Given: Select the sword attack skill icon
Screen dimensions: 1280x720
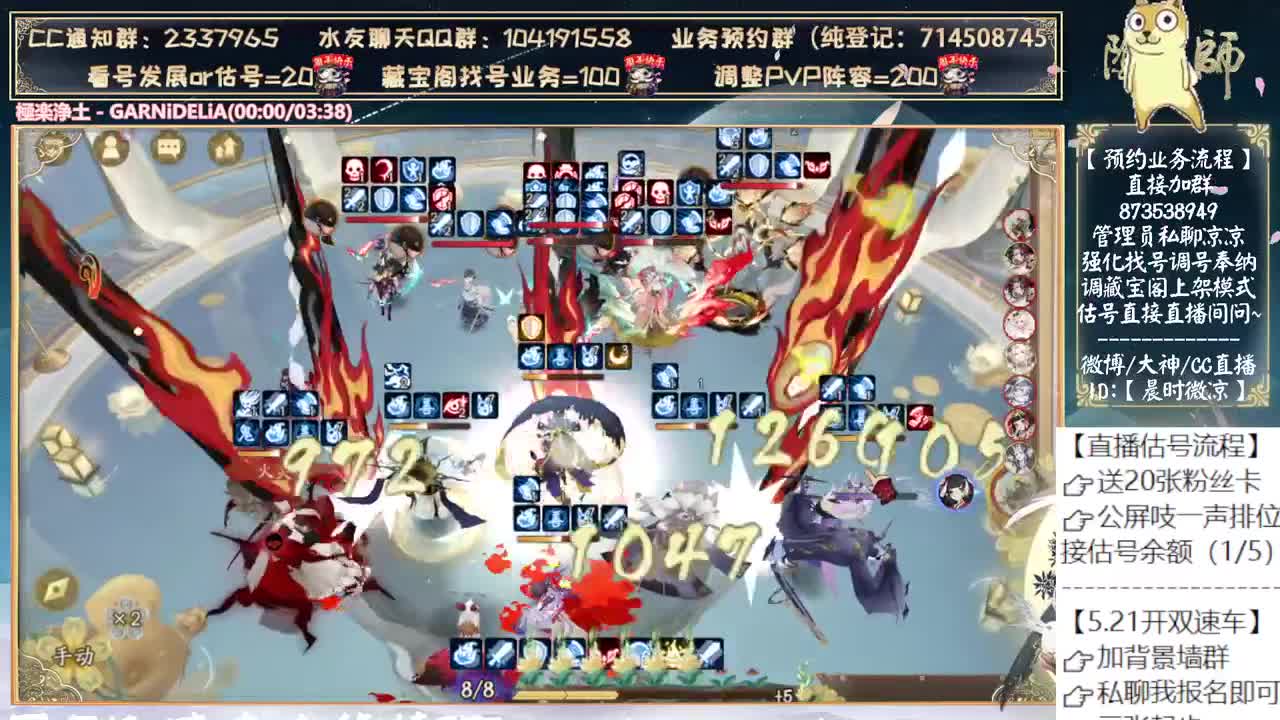Looking at the screenshot, I should coord(500,653).
